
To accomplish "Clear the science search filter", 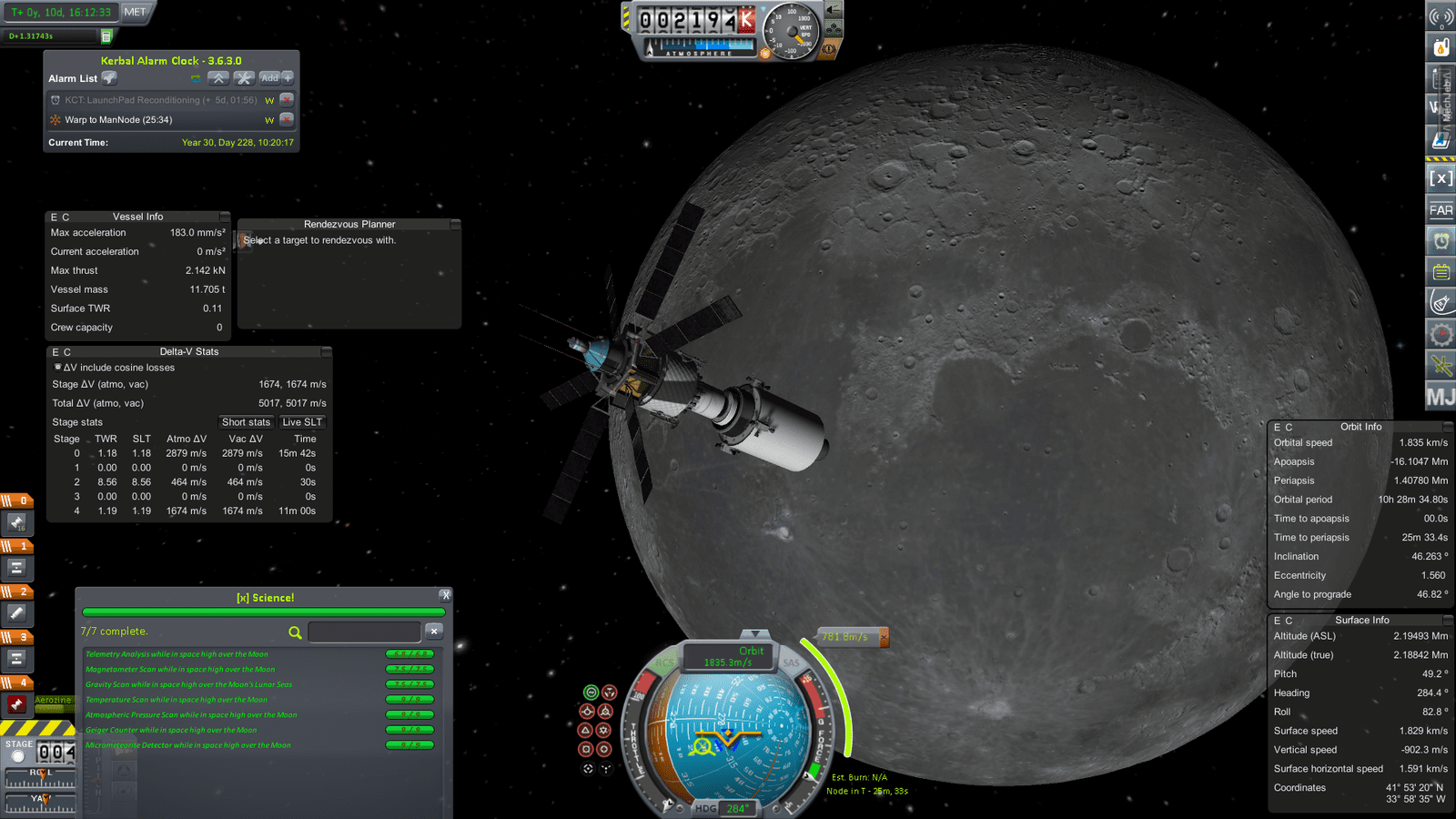I will (434, 632).
